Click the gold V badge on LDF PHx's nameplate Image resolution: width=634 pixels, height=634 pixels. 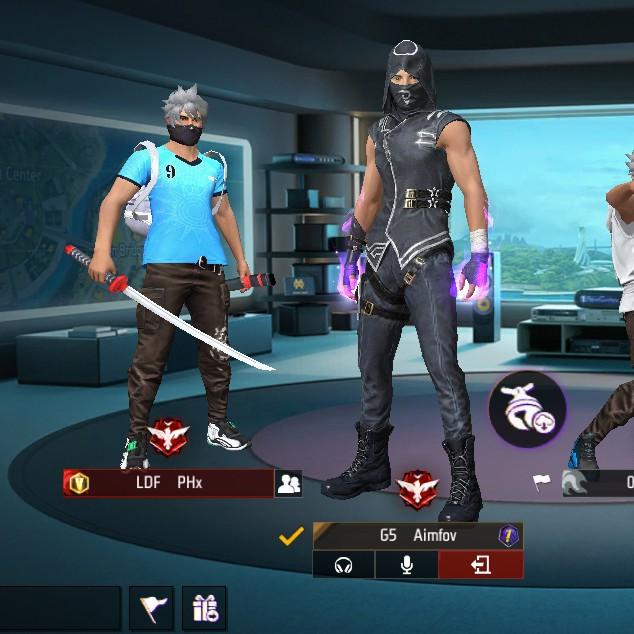78,484
